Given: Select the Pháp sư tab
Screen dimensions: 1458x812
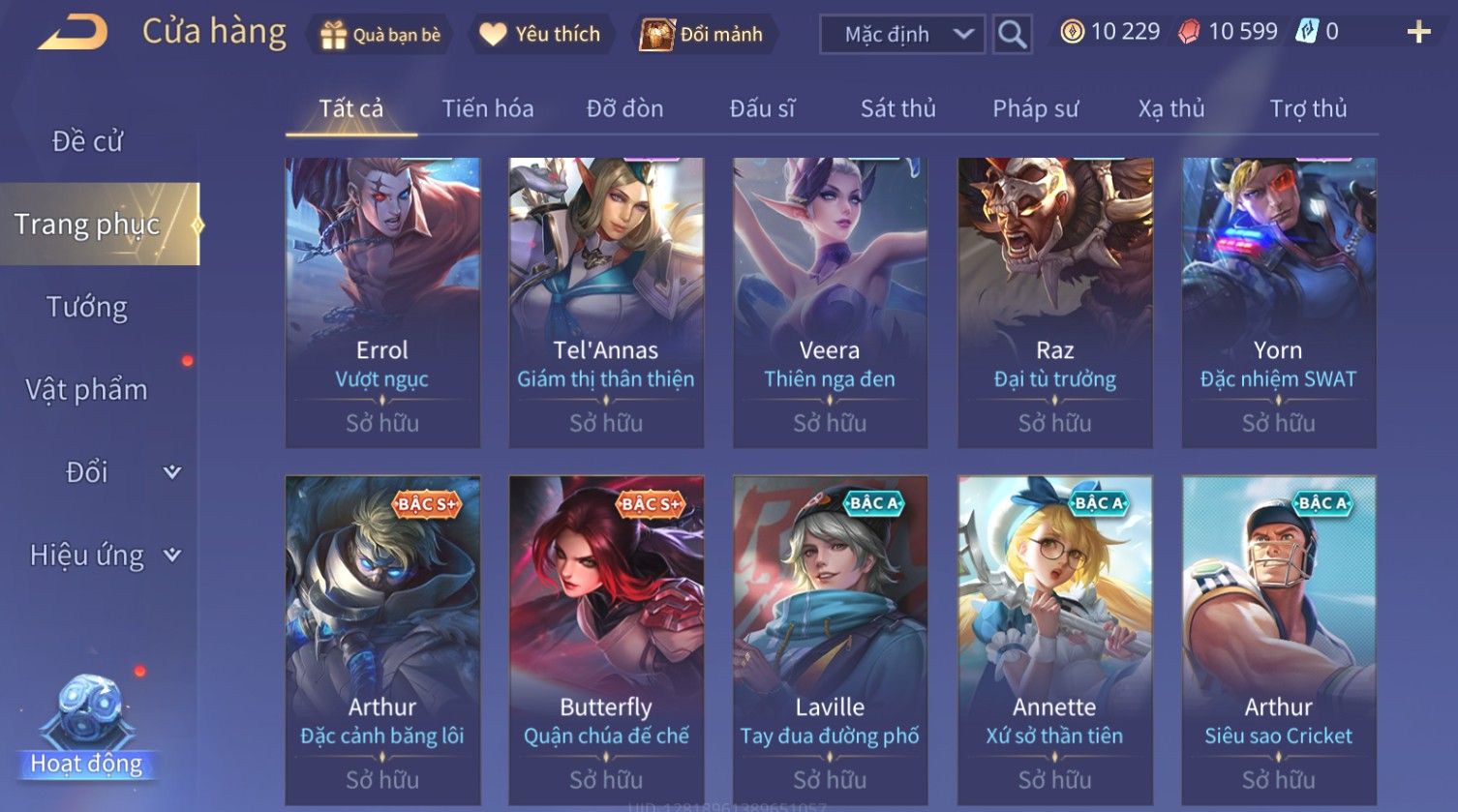Looking at the screenshot, I should point(1035,108).
